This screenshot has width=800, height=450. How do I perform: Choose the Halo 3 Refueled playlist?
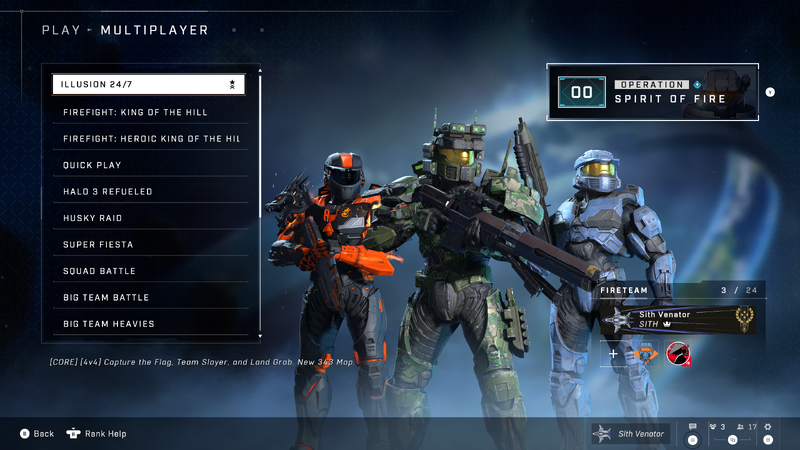point(148,191)
